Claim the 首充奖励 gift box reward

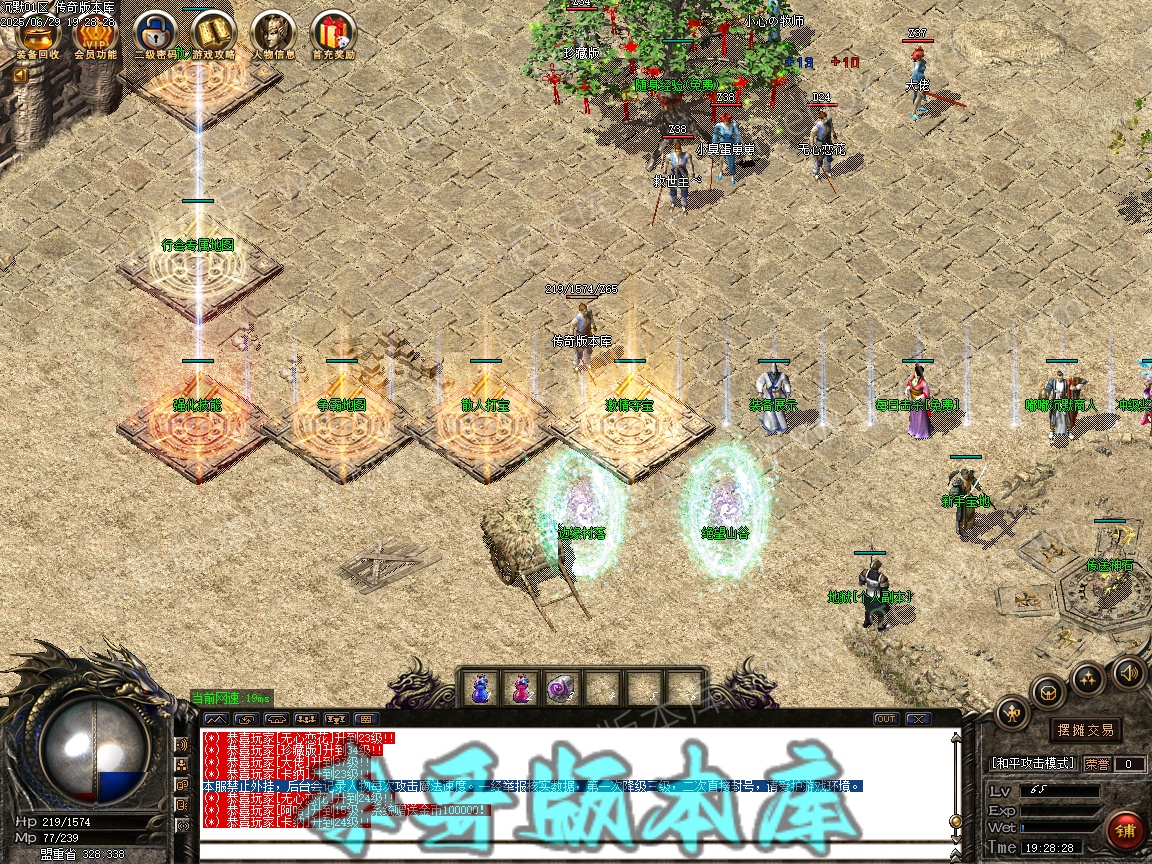click(333, 34)
